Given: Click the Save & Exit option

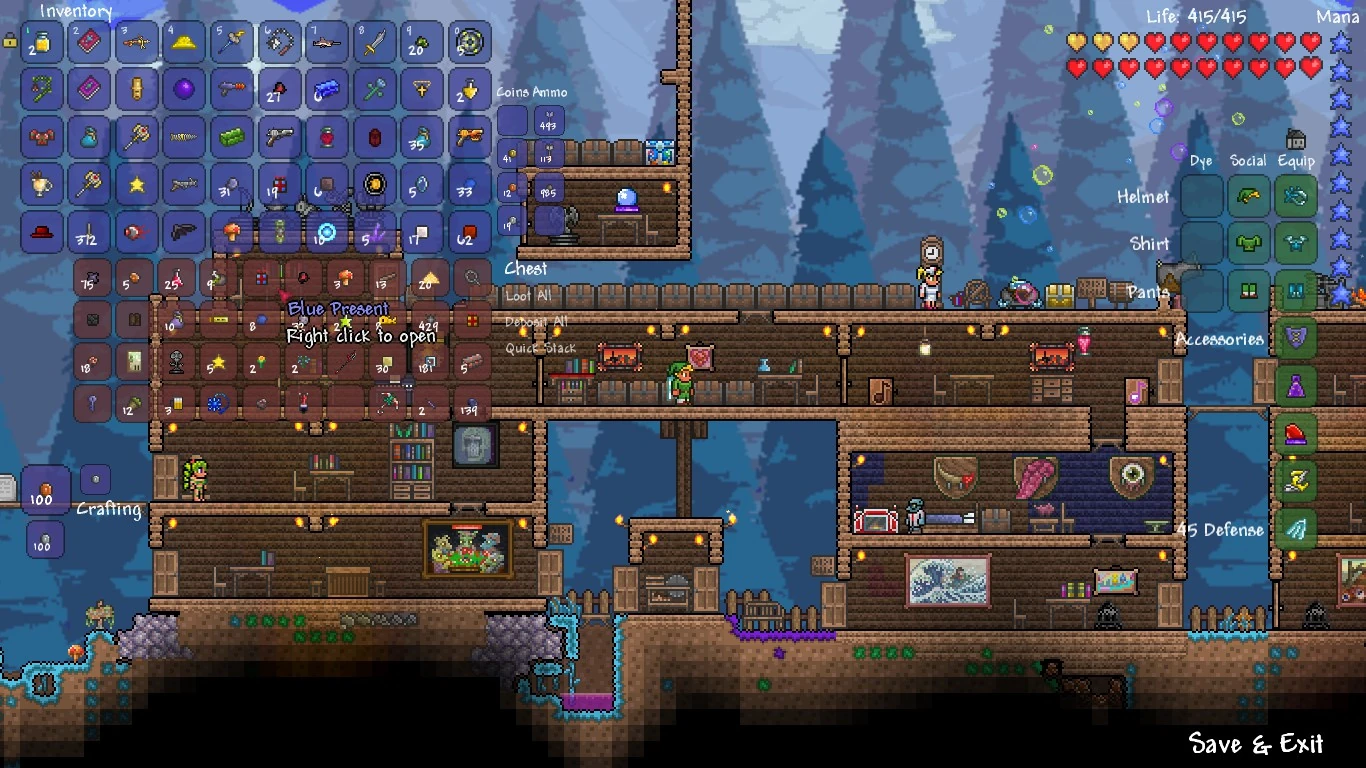Looking at the screenshot, I should 1256,745.
